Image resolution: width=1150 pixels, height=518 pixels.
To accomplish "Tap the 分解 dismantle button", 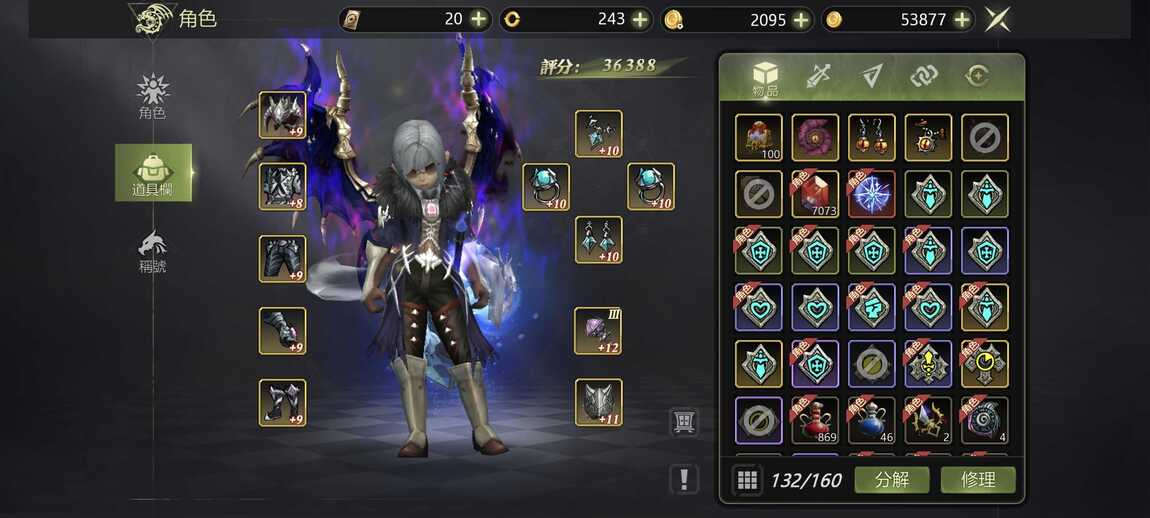I will (891, 479).
